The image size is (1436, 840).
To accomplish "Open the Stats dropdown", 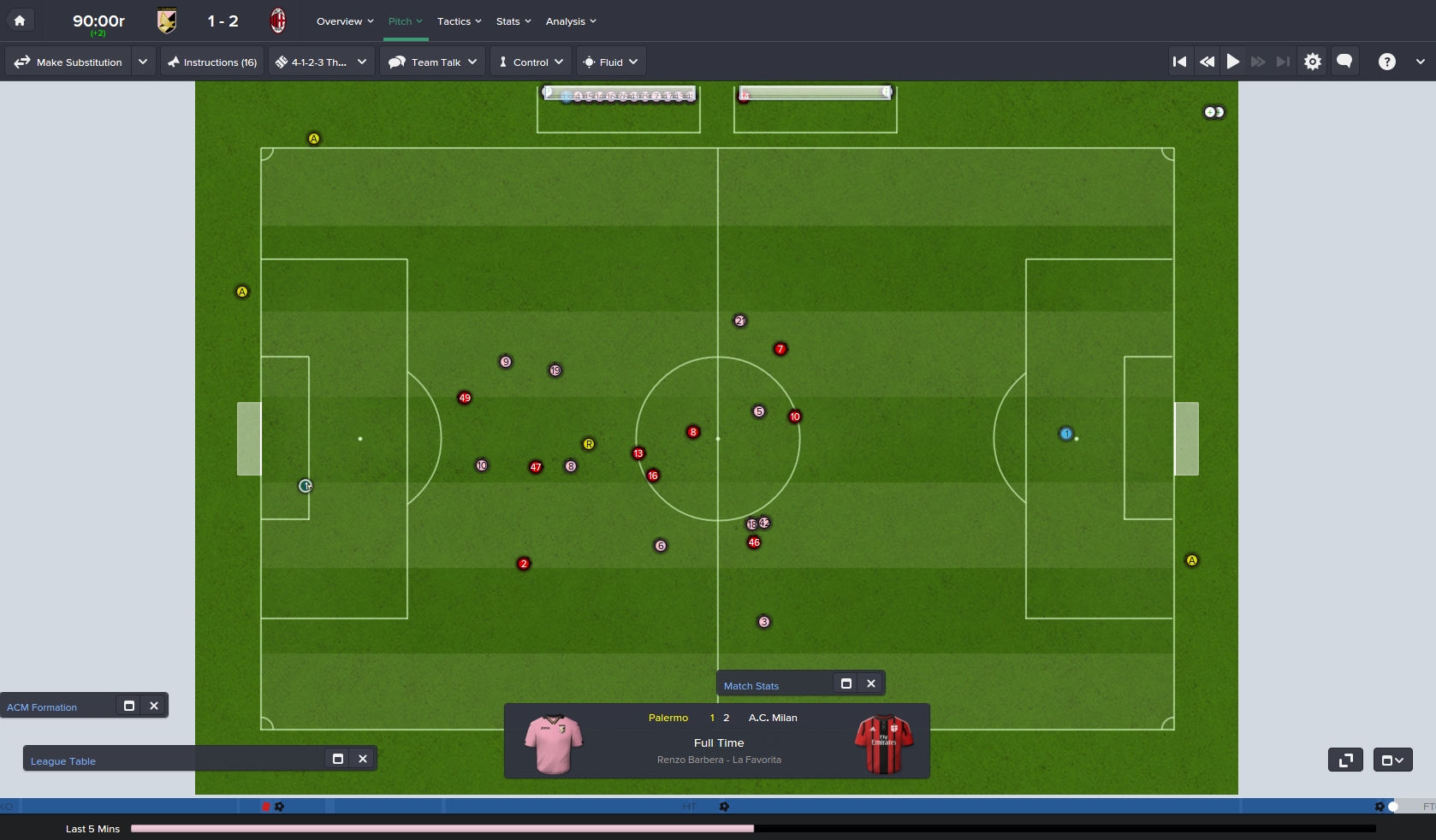I will point(513,21).
